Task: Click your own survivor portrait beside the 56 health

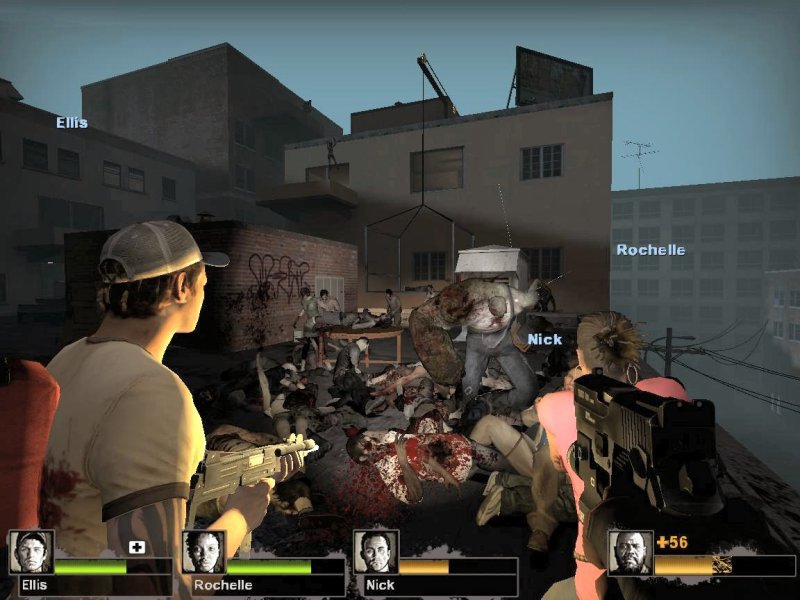Action: coord(631,552)
